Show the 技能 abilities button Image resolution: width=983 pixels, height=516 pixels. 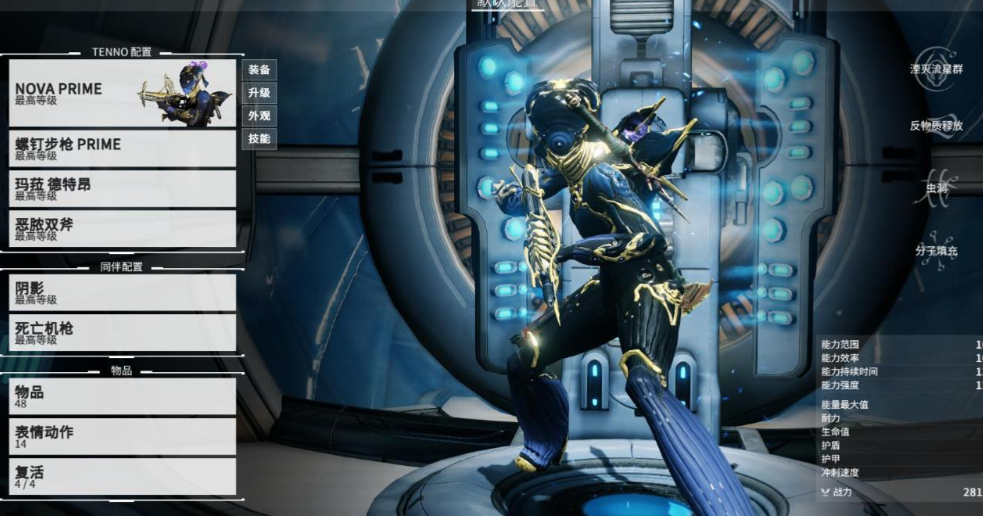pyautogui.click(x=259, y=139)
